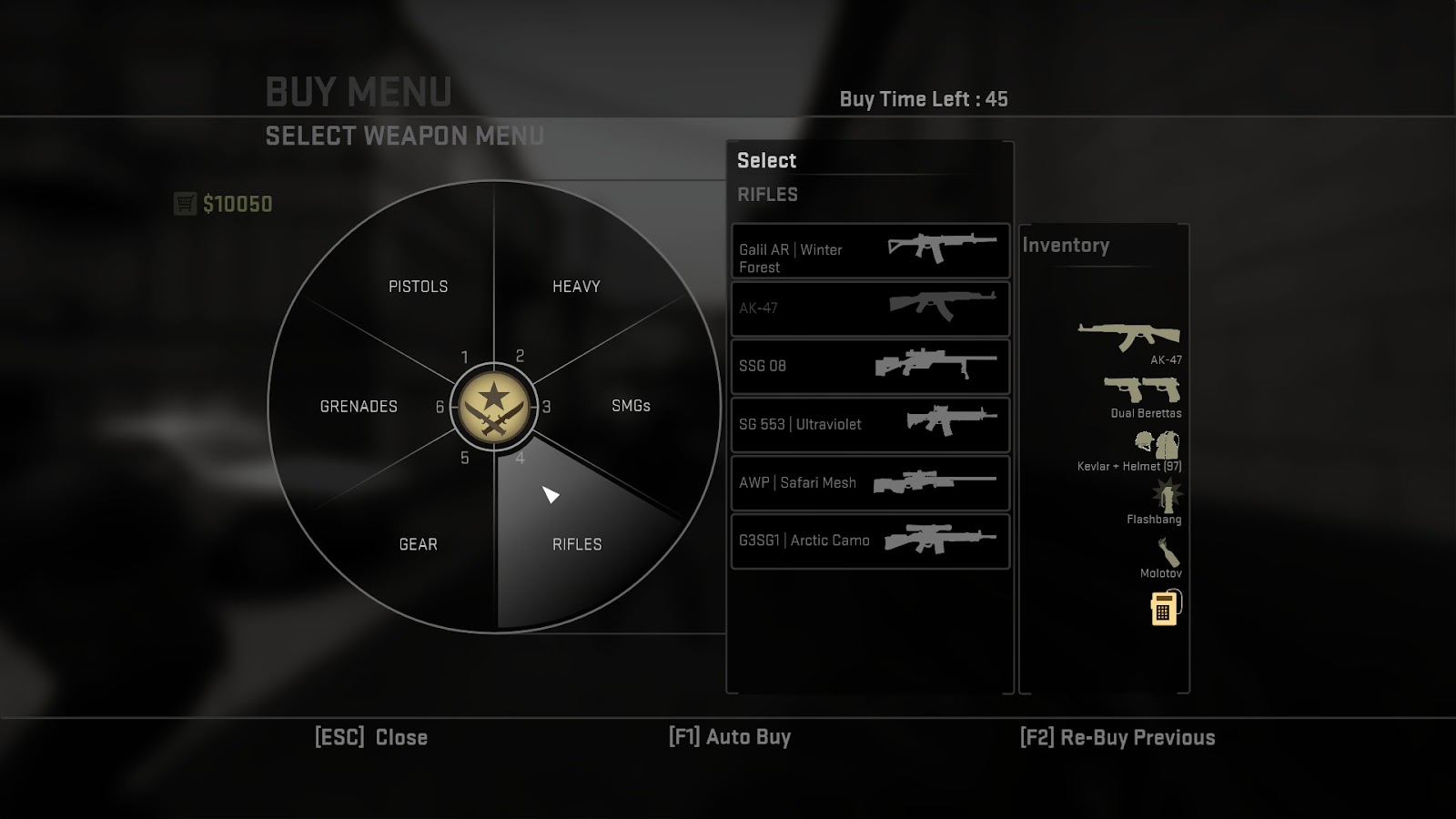Screen dimensions: 1456x819
Task: Use Re-Buy Previous
Action: click(1117, 737)
